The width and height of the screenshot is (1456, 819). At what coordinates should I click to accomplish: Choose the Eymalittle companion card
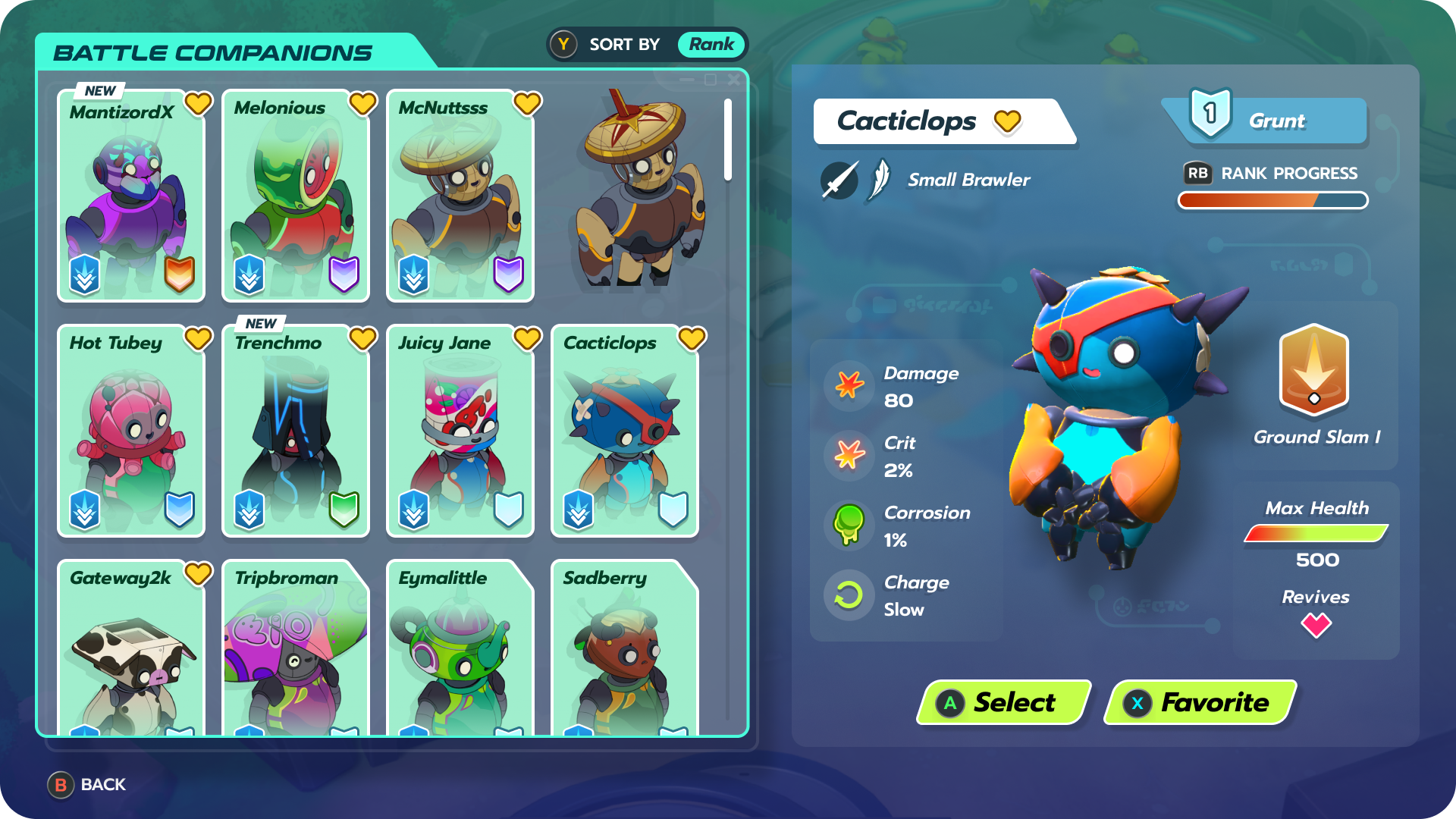[460, 648]
